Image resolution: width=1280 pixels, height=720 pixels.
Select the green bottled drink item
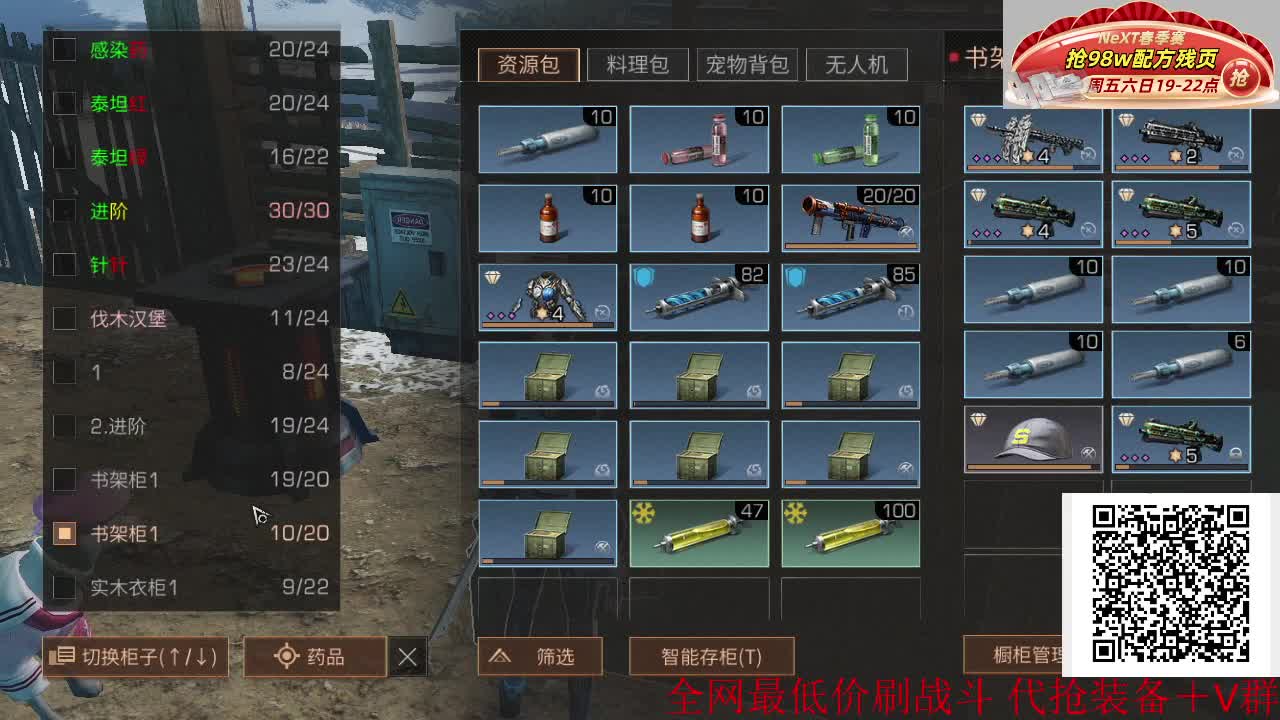(x=851, y=139)
